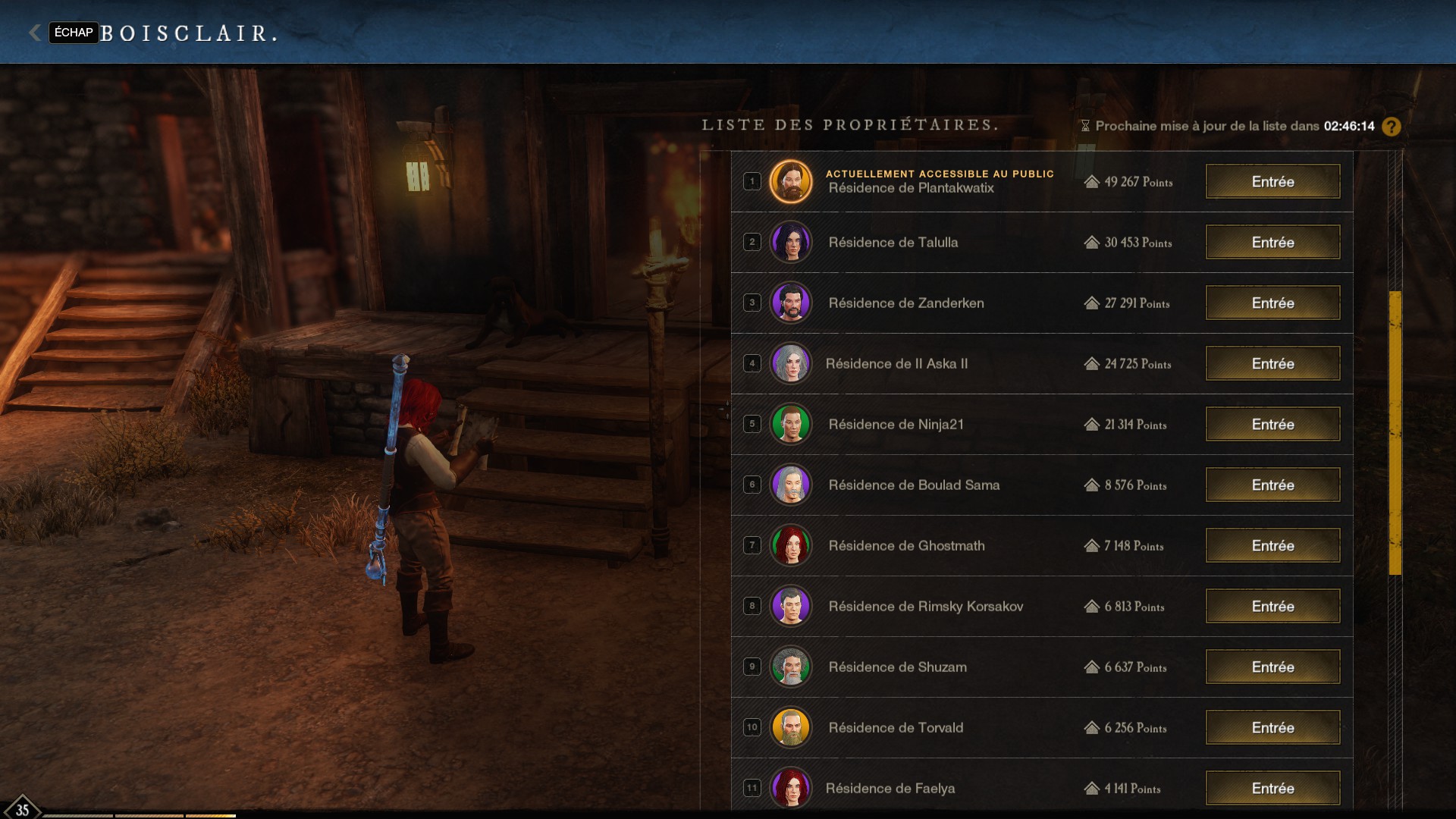Select Talulla's owner portrait
Viewport: 1456px width, 819px height.
click(x=791, y=243)
